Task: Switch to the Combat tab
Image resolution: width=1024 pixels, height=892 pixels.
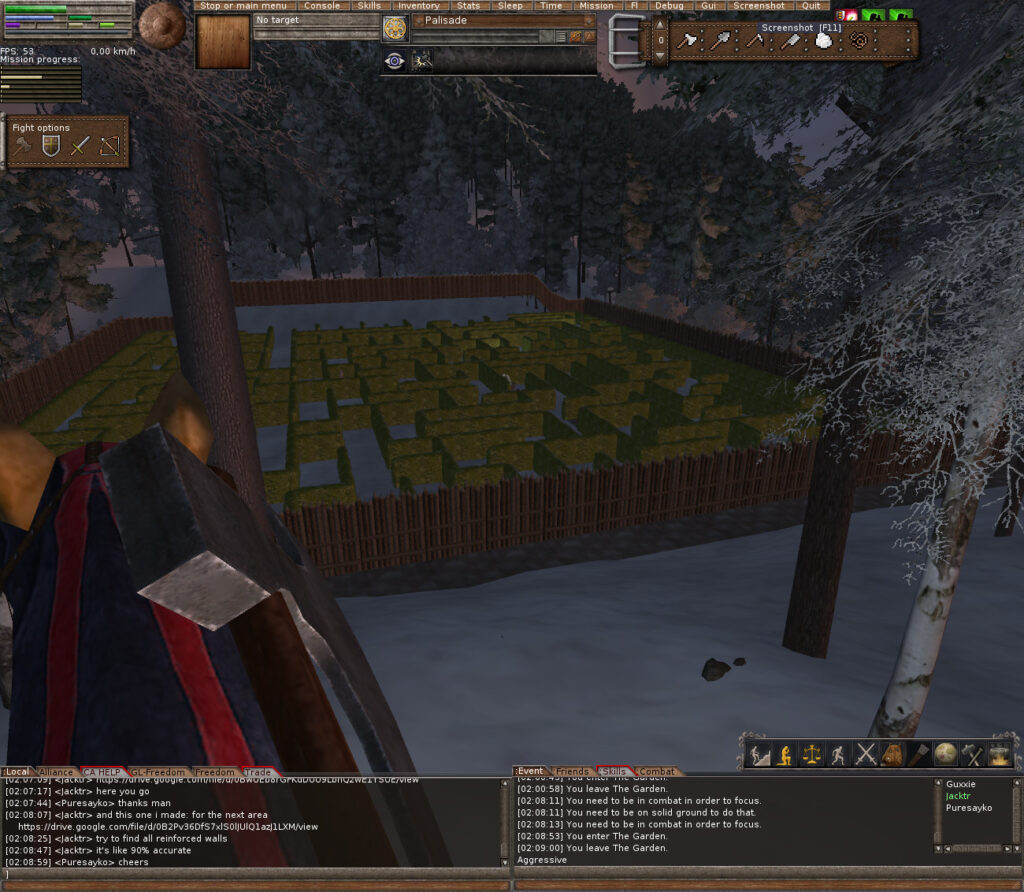Action: (656, 772)
